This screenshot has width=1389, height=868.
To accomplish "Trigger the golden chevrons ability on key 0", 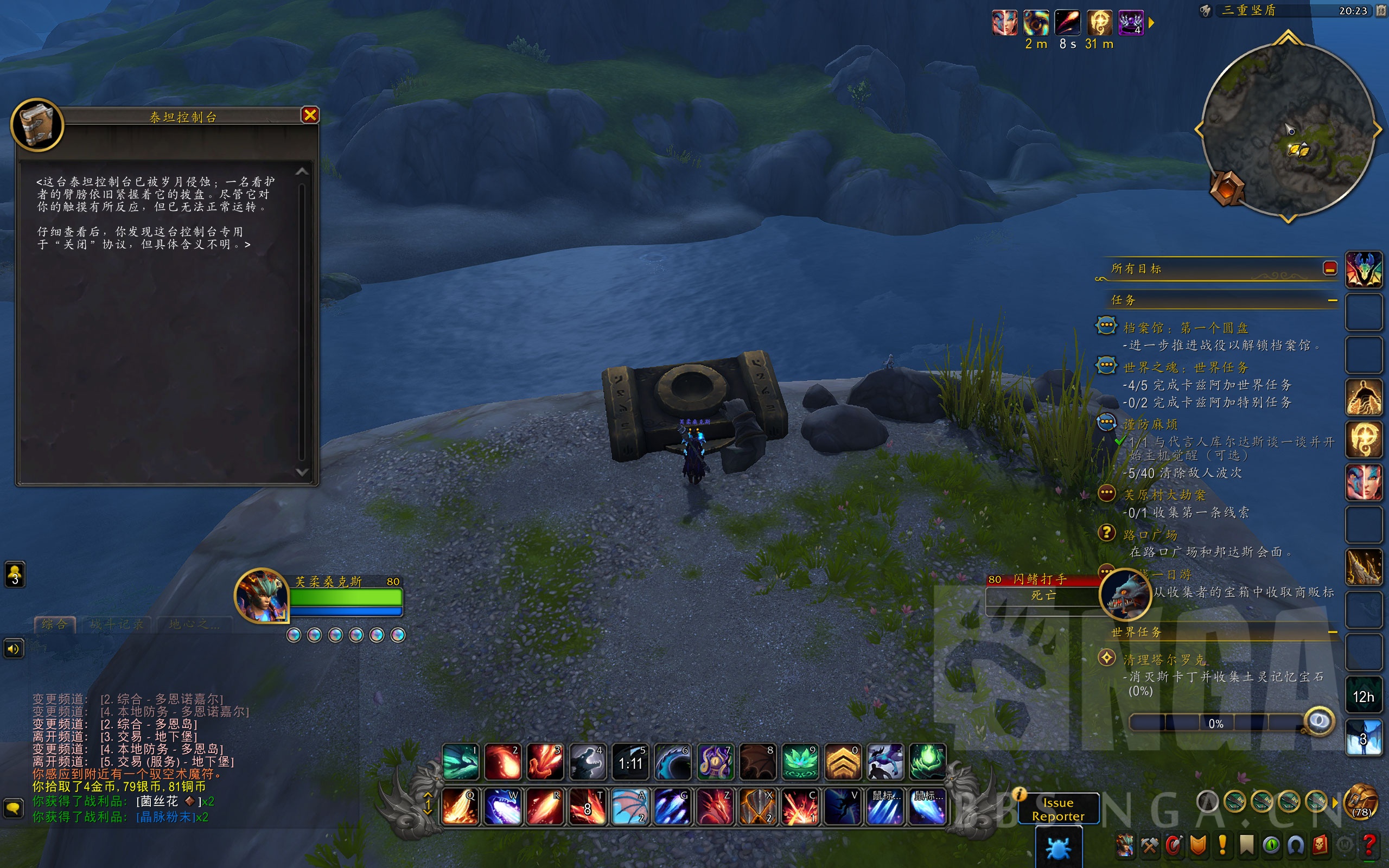I will 843,762.
